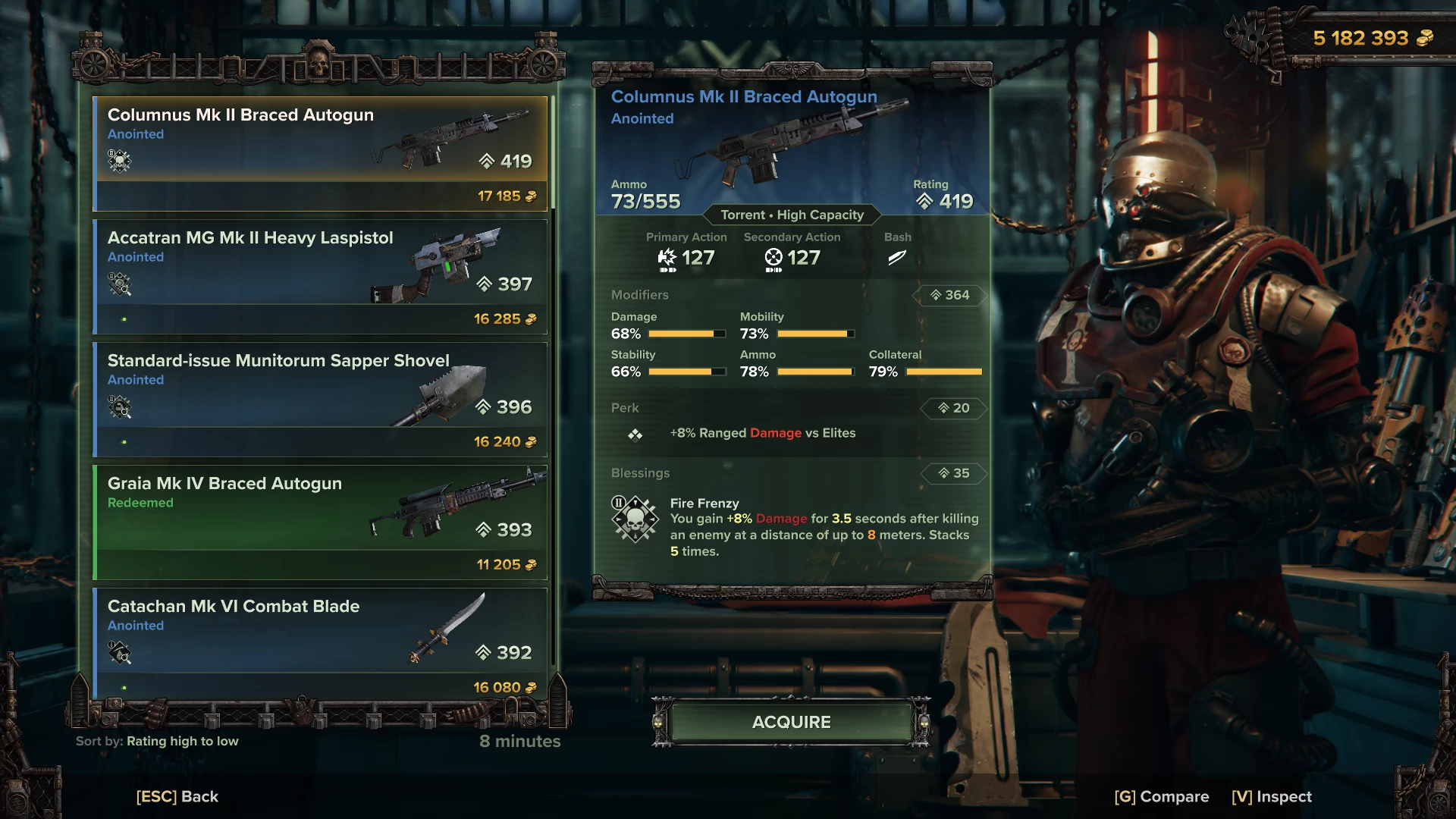Click the Secondary Action crosshair icon
The image size is (1456, 819).
772,258
